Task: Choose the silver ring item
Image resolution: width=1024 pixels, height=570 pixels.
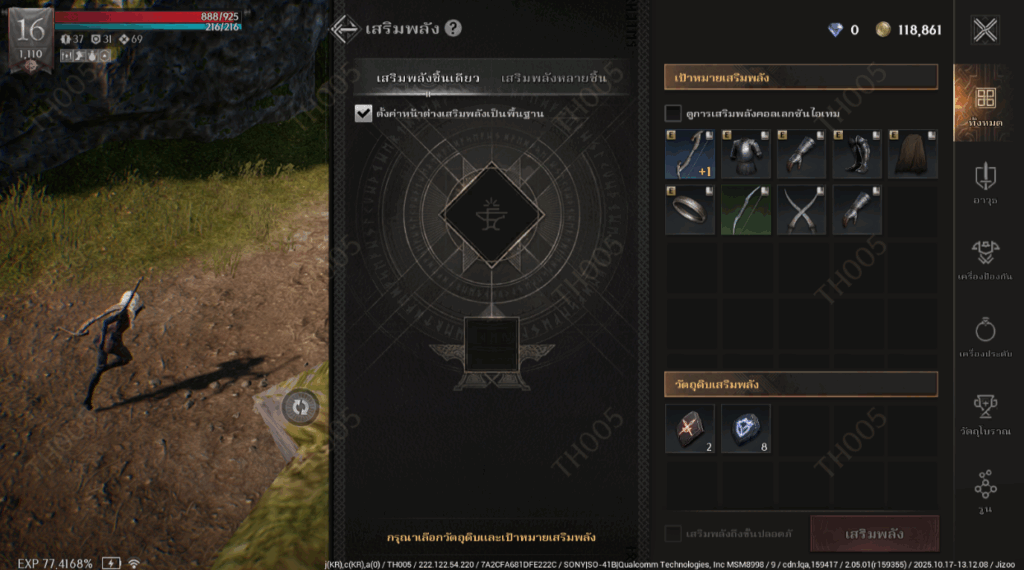Action: [690, 209]
